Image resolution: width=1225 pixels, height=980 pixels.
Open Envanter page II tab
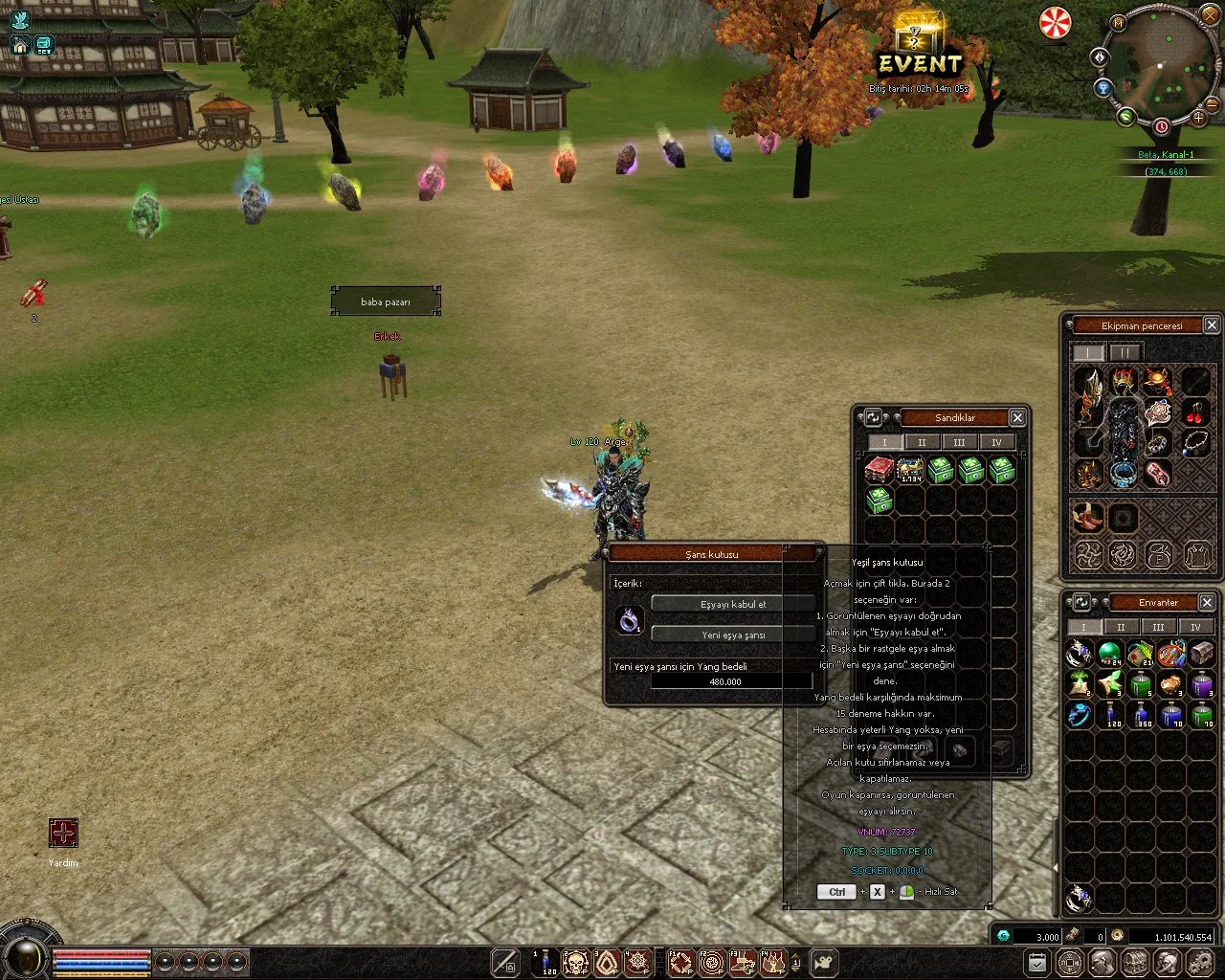point(1121,627)
